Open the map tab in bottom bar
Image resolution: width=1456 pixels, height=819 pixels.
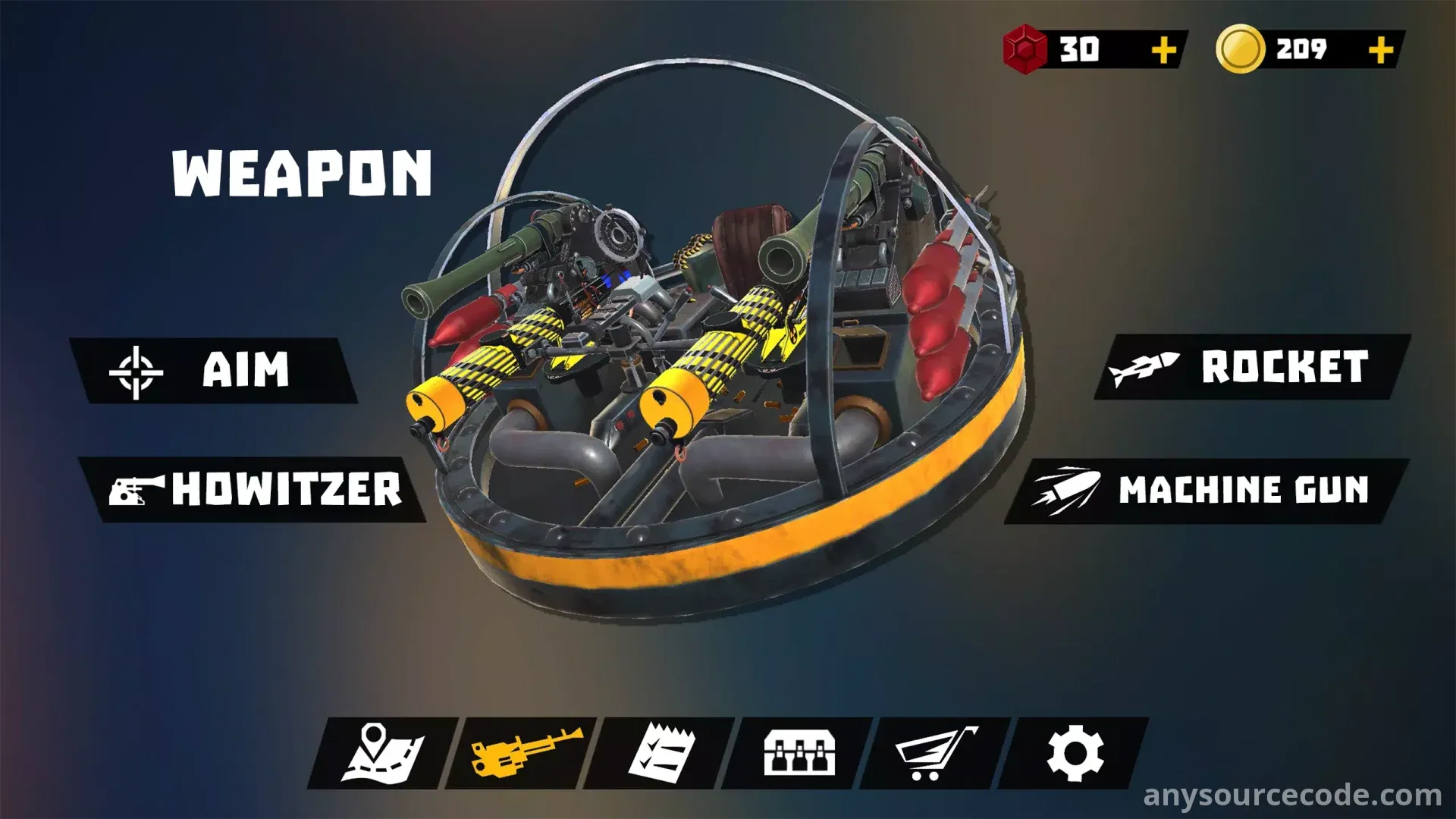point(383,753)
